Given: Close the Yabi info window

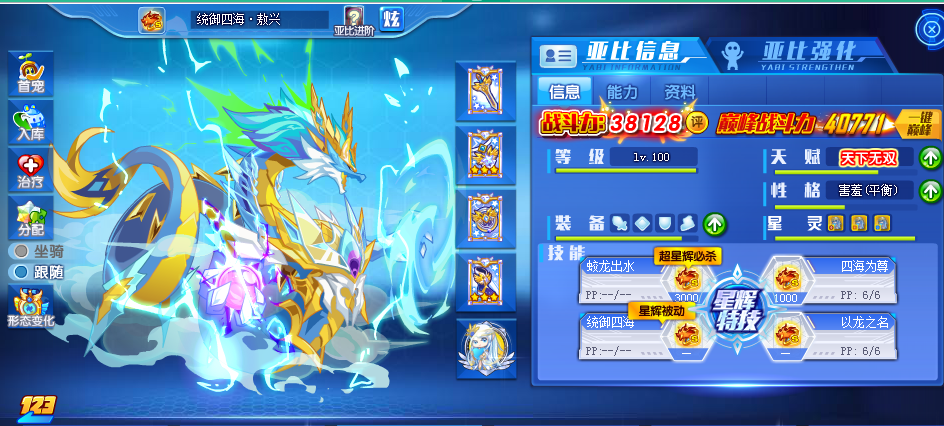Looking at the screenshot, I should (x=928, y=29).
